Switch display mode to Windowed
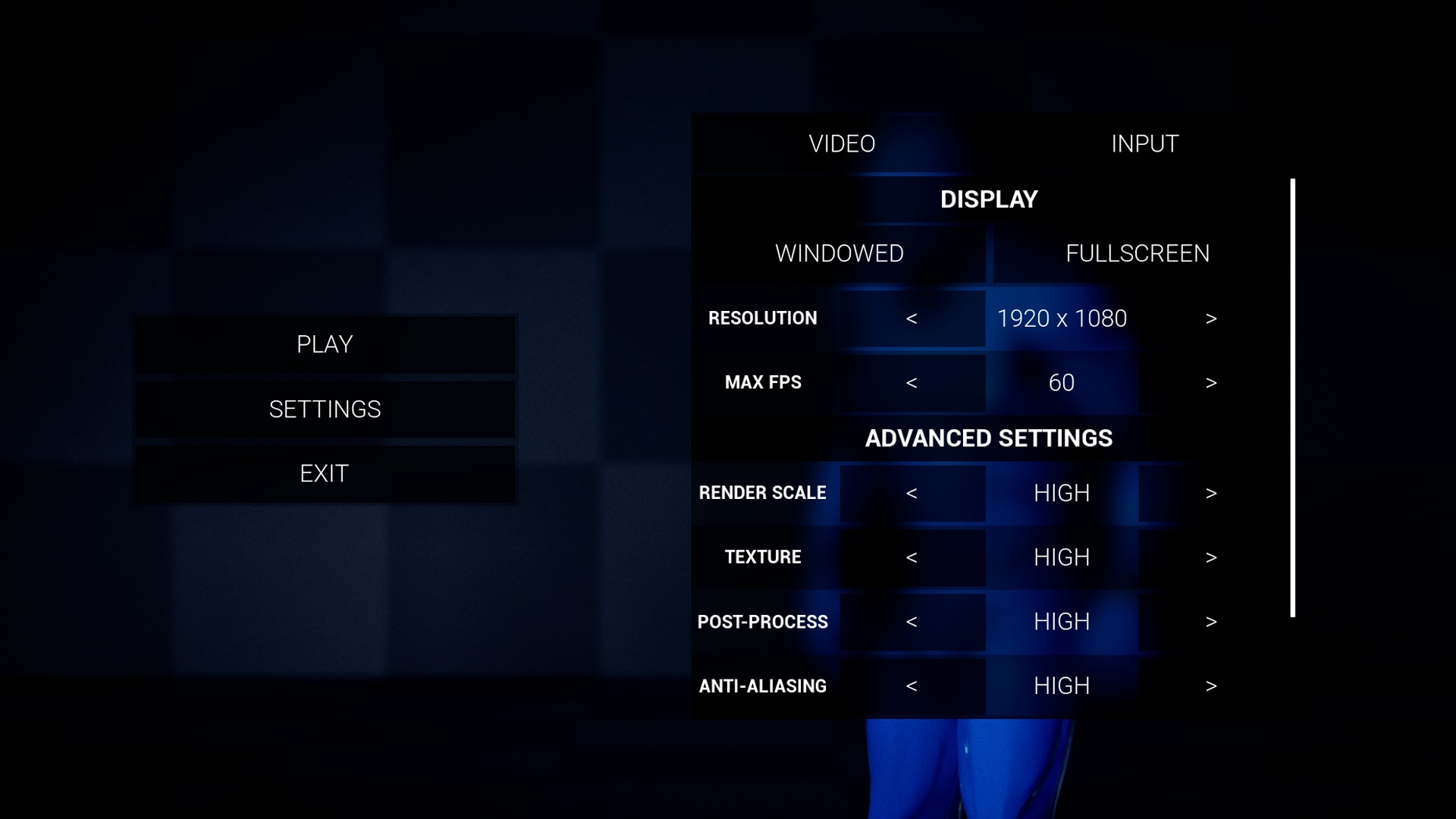The width and height of the screenshot is (1456, 819). [x=838, y=253]
